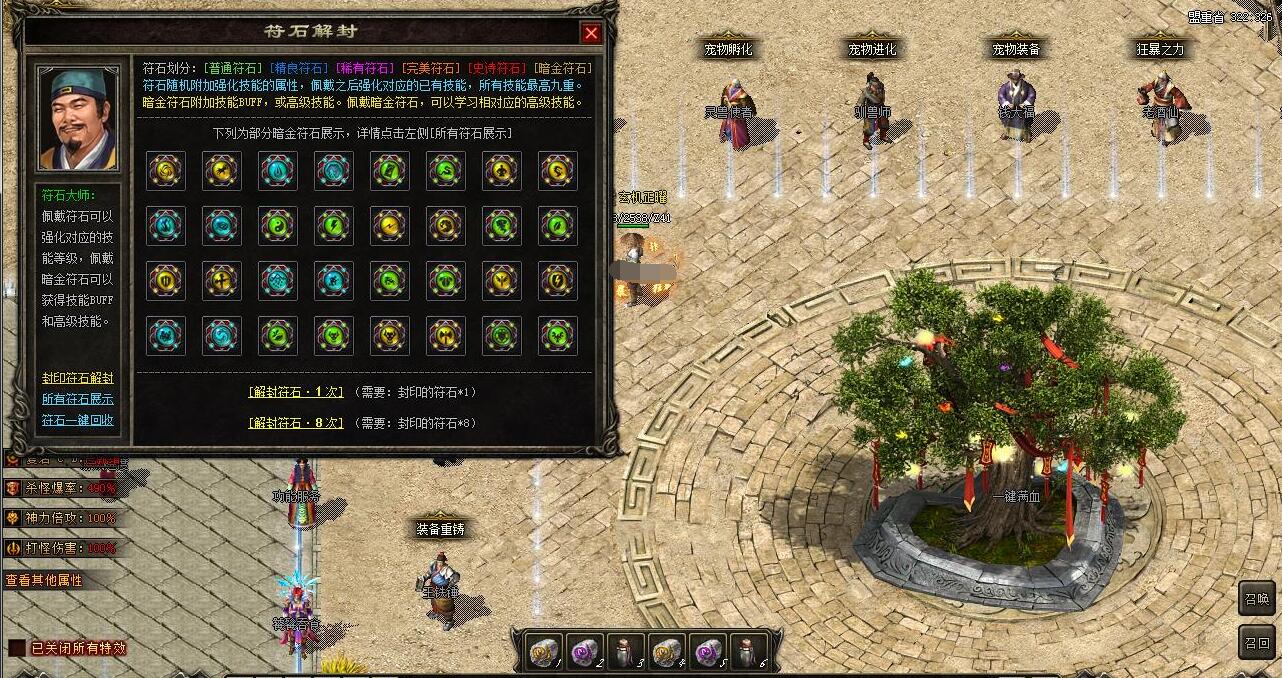Screen dimensions: 1282x678
Task: Choose 符石一键回收 to recycle rune stones
Action: coord(78,420)
